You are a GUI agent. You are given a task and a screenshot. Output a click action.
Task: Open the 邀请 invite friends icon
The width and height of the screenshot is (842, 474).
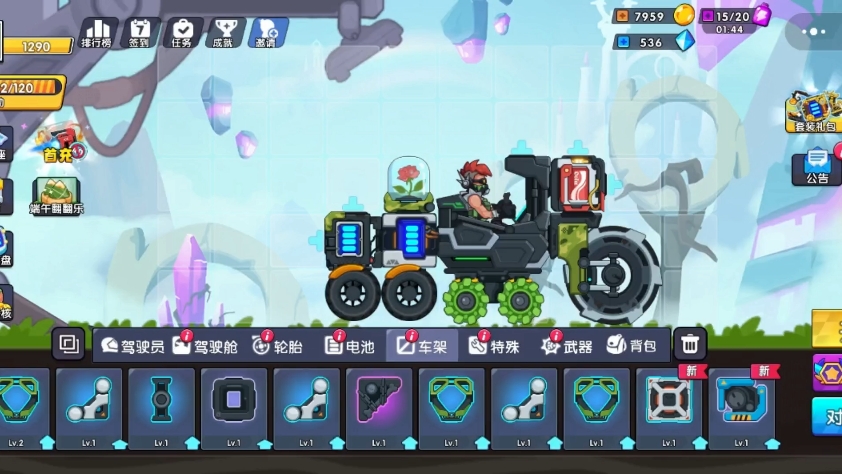point(268,33)
